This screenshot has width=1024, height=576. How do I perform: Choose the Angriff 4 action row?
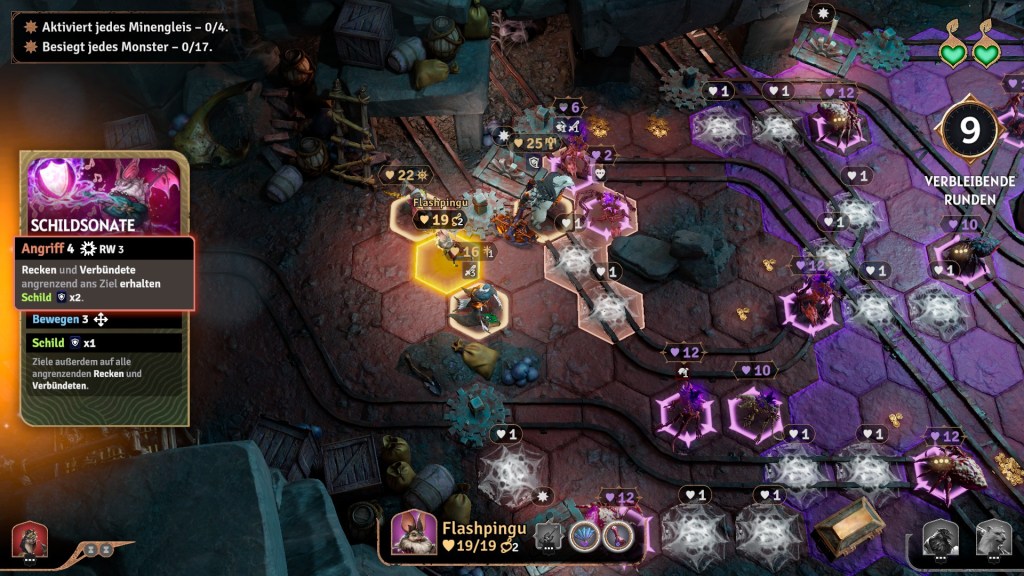click(x=104, y=249)
